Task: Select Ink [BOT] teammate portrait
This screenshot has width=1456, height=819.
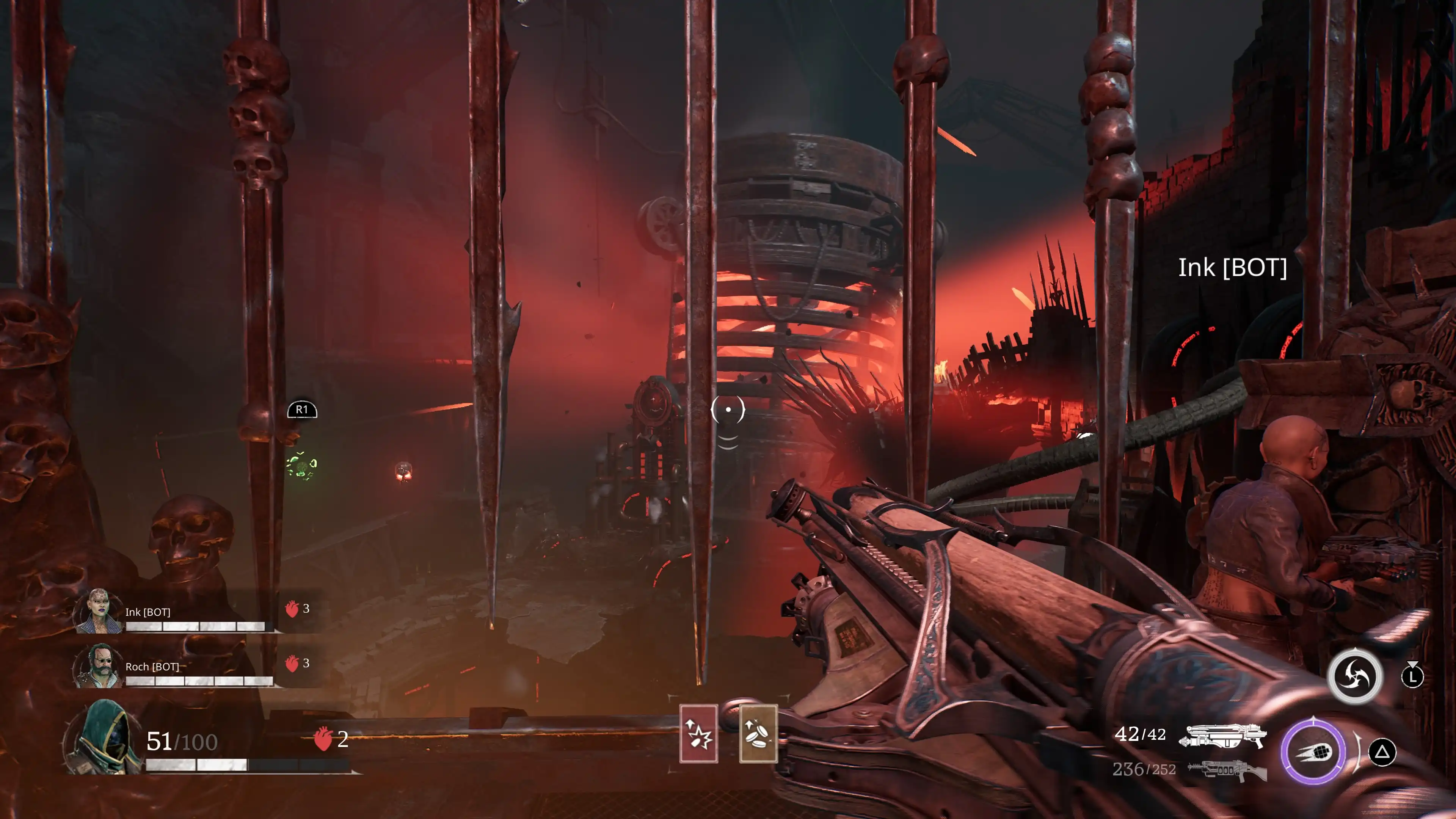Action: pos(99,611)
